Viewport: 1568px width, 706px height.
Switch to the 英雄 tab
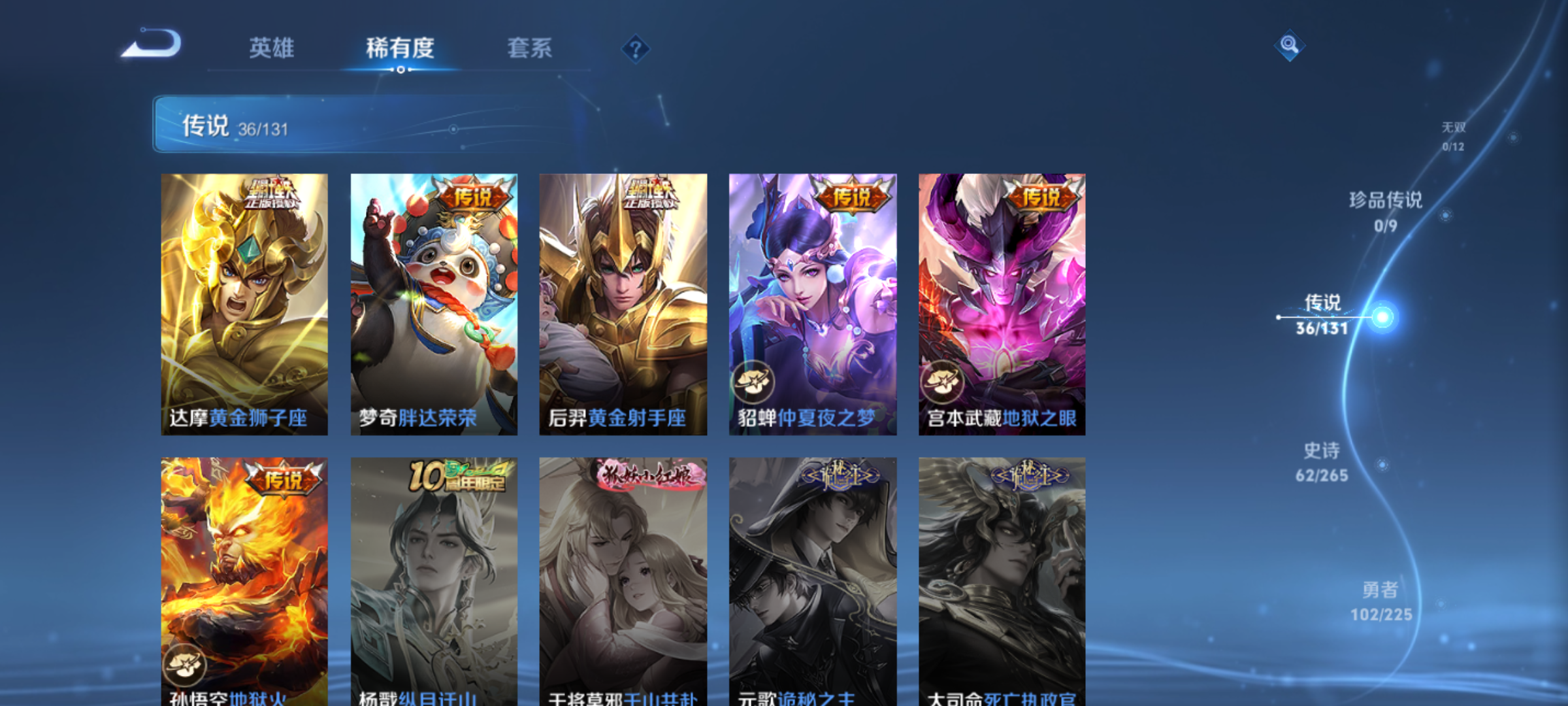[270, 48]
